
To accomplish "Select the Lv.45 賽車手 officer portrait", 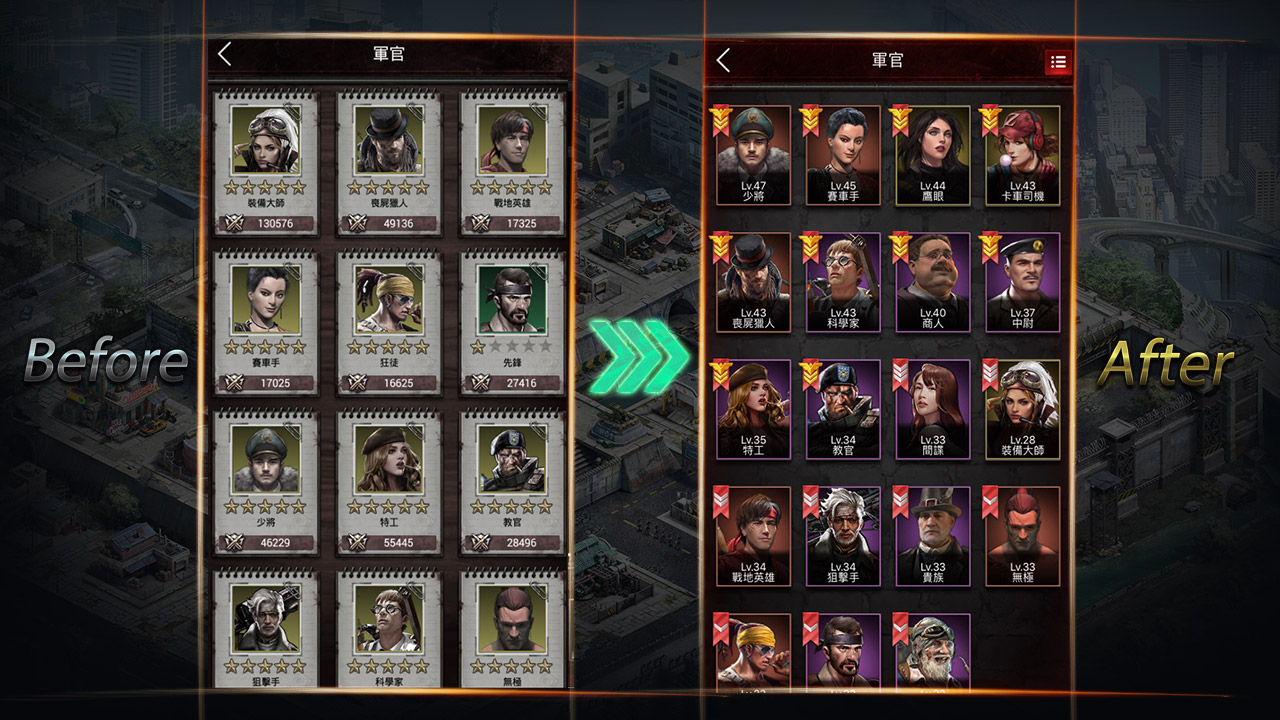I will [843, 155].
